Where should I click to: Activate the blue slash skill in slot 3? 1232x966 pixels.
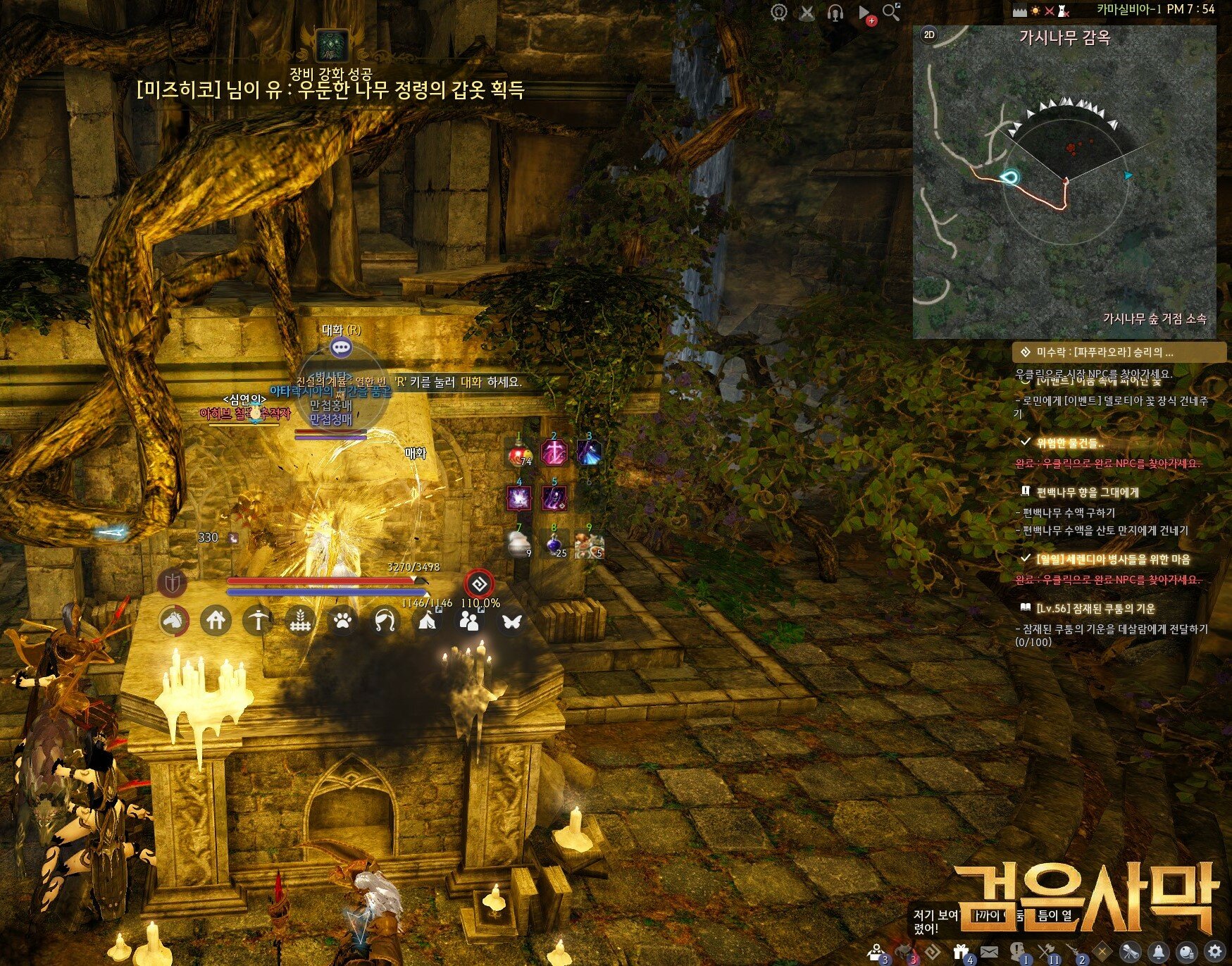[589, 452]
